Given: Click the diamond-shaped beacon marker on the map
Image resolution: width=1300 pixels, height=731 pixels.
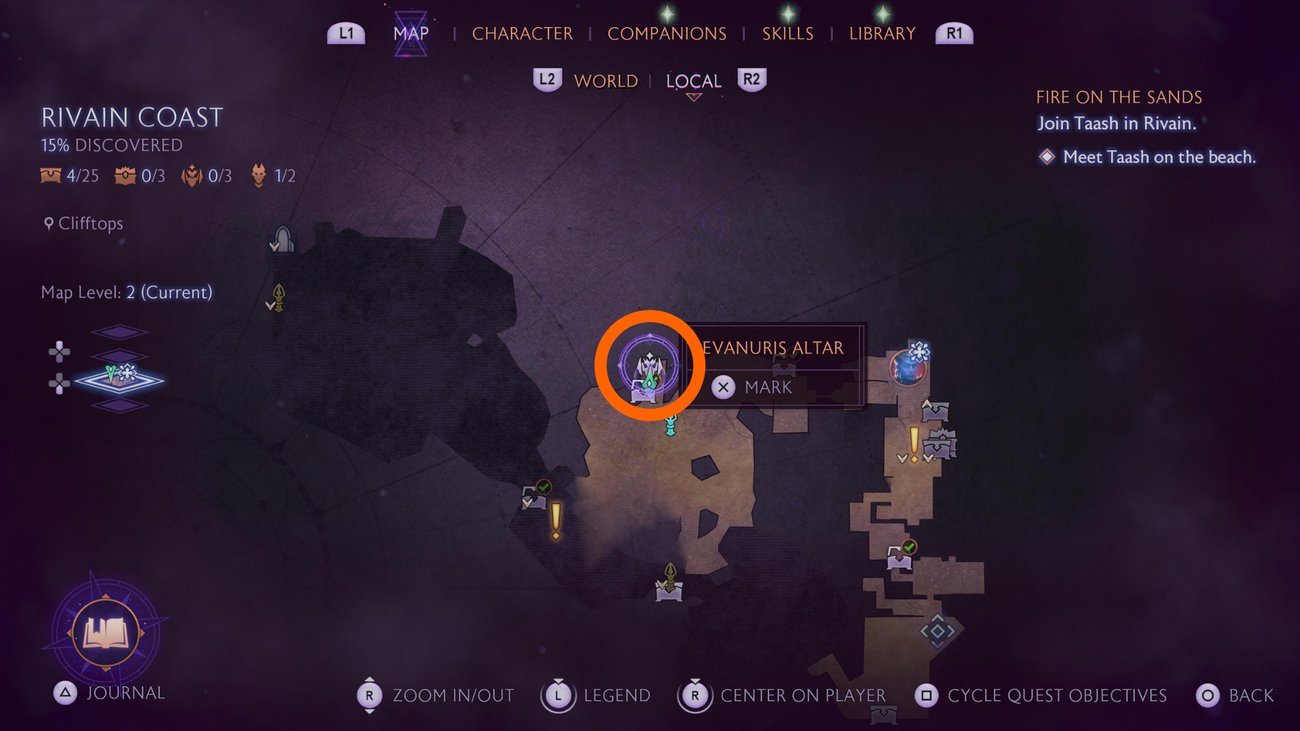Looking at the screenshot, I should point(937,630).
